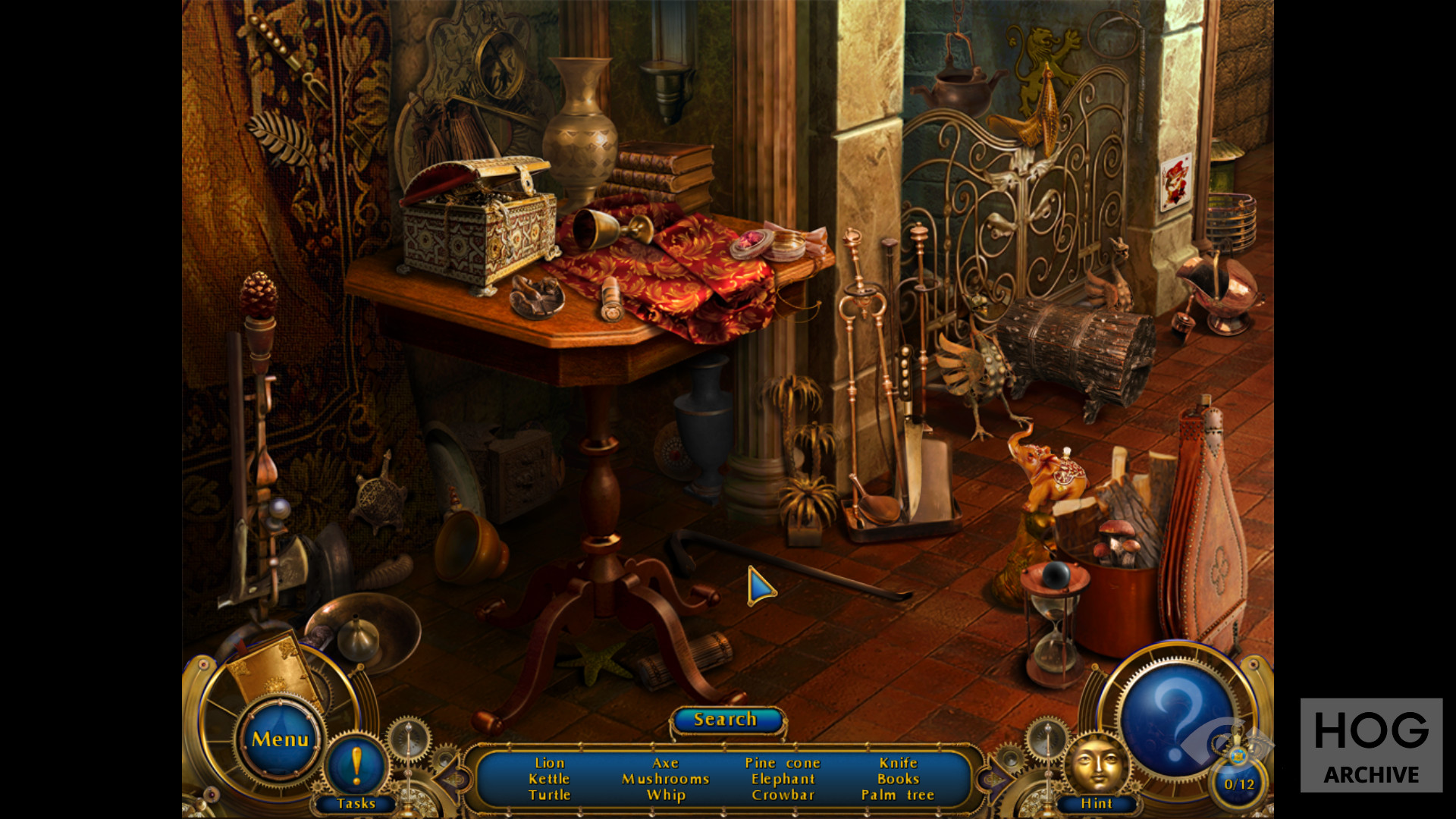The height and width of the screenshot is (819, 1456).
Task: Use the Hint golden face button
Action: click(1097, 766)
